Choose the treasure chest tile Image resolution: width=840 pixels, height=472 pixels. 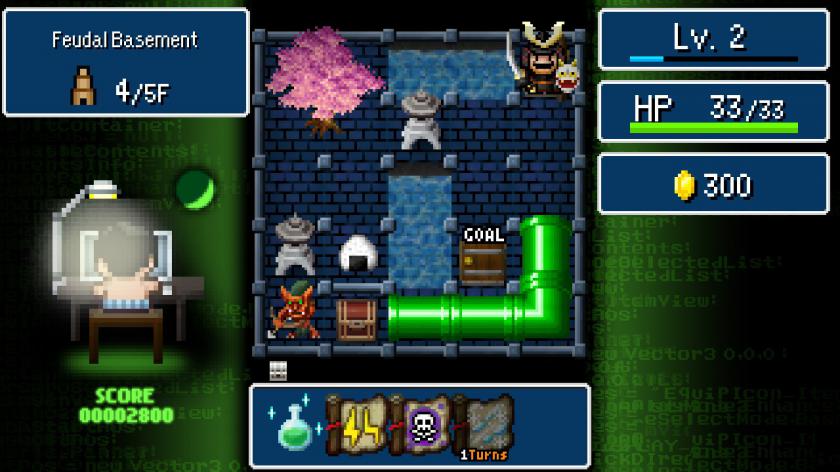click(x=356, y=318)
